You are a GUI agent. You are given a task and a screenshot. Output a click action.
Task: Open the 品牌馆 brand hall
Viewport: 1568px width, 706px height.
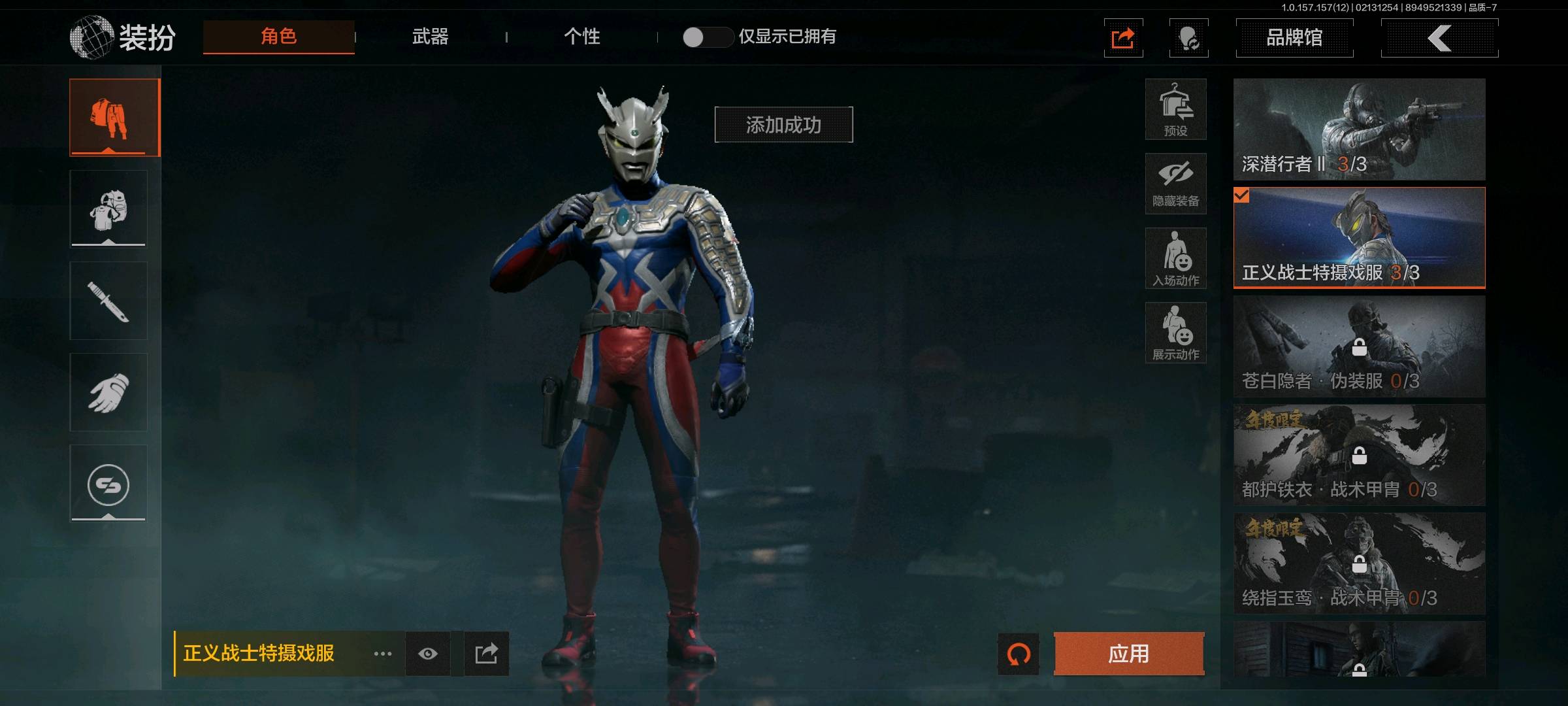(1294, 38)
